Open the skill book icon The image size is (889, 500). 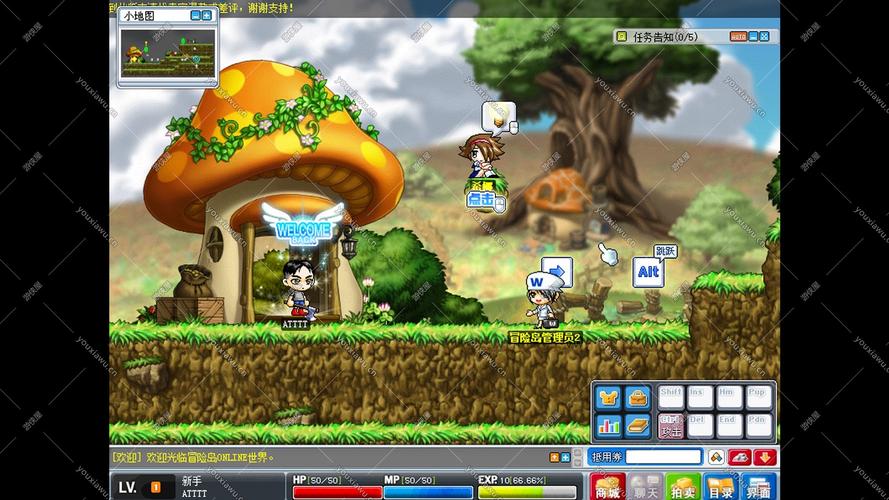pyautogui.click(x=637, y=426)
